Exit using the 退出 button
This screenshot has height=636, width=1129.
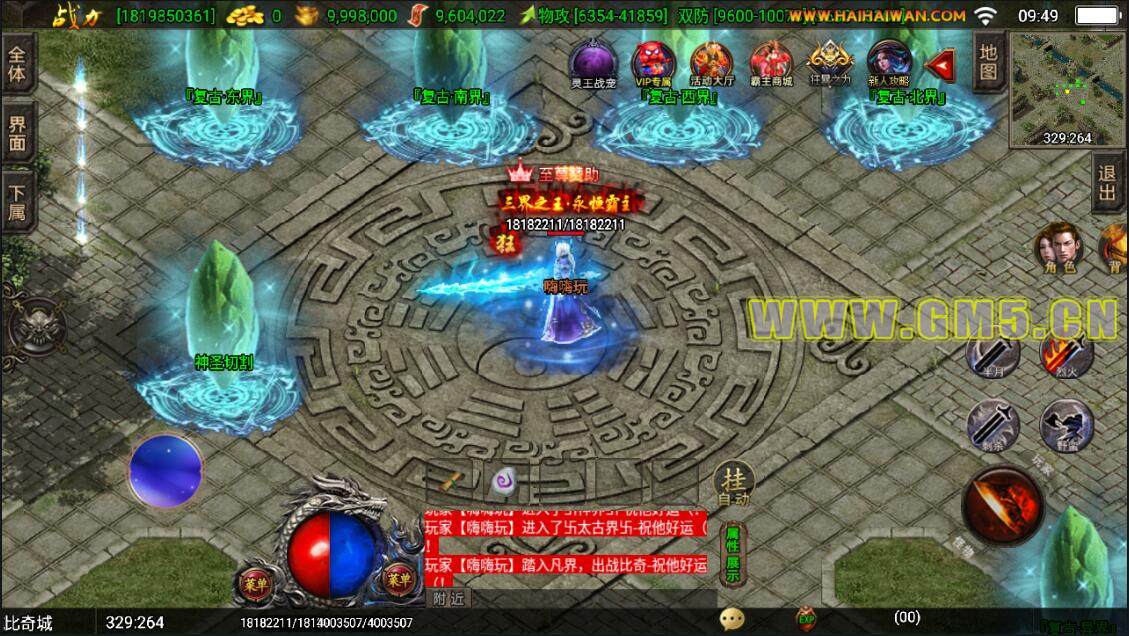[1107, 185]
